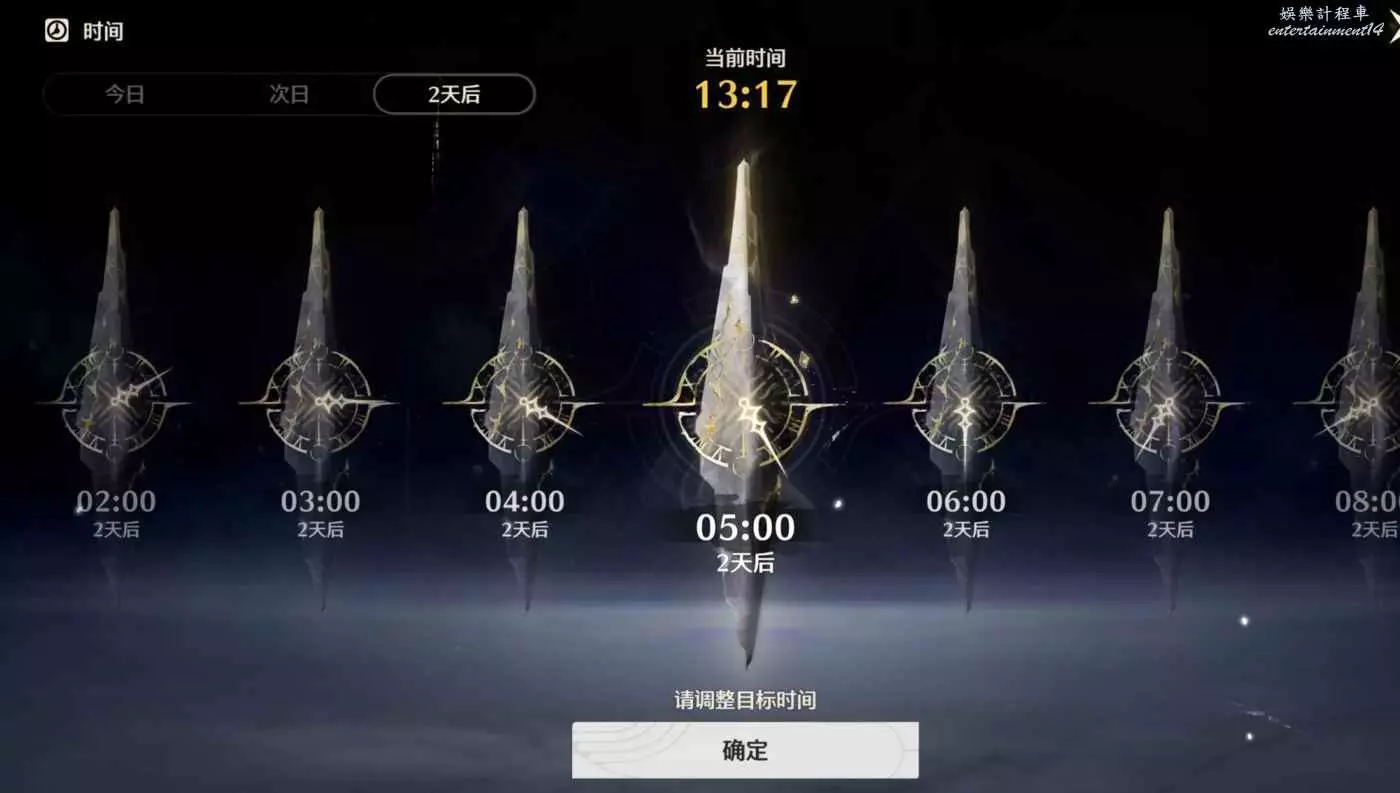Switch to the 今日 tab
1400x793 pixels.
pyautogui.click(x=125, y=95)
